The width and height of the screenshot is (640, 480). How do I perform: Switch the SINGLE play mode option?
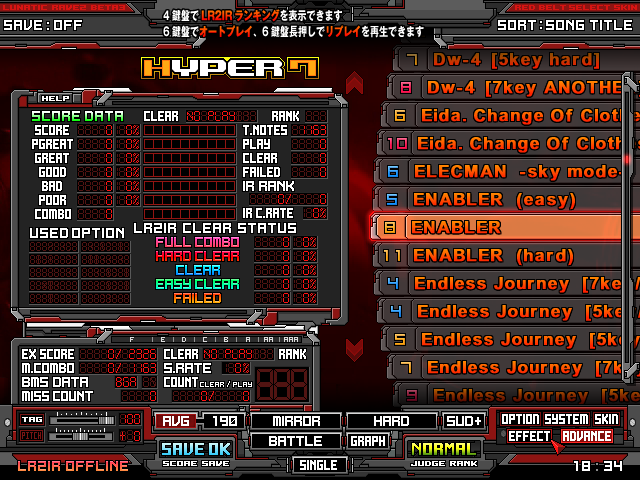click(319, 464)
